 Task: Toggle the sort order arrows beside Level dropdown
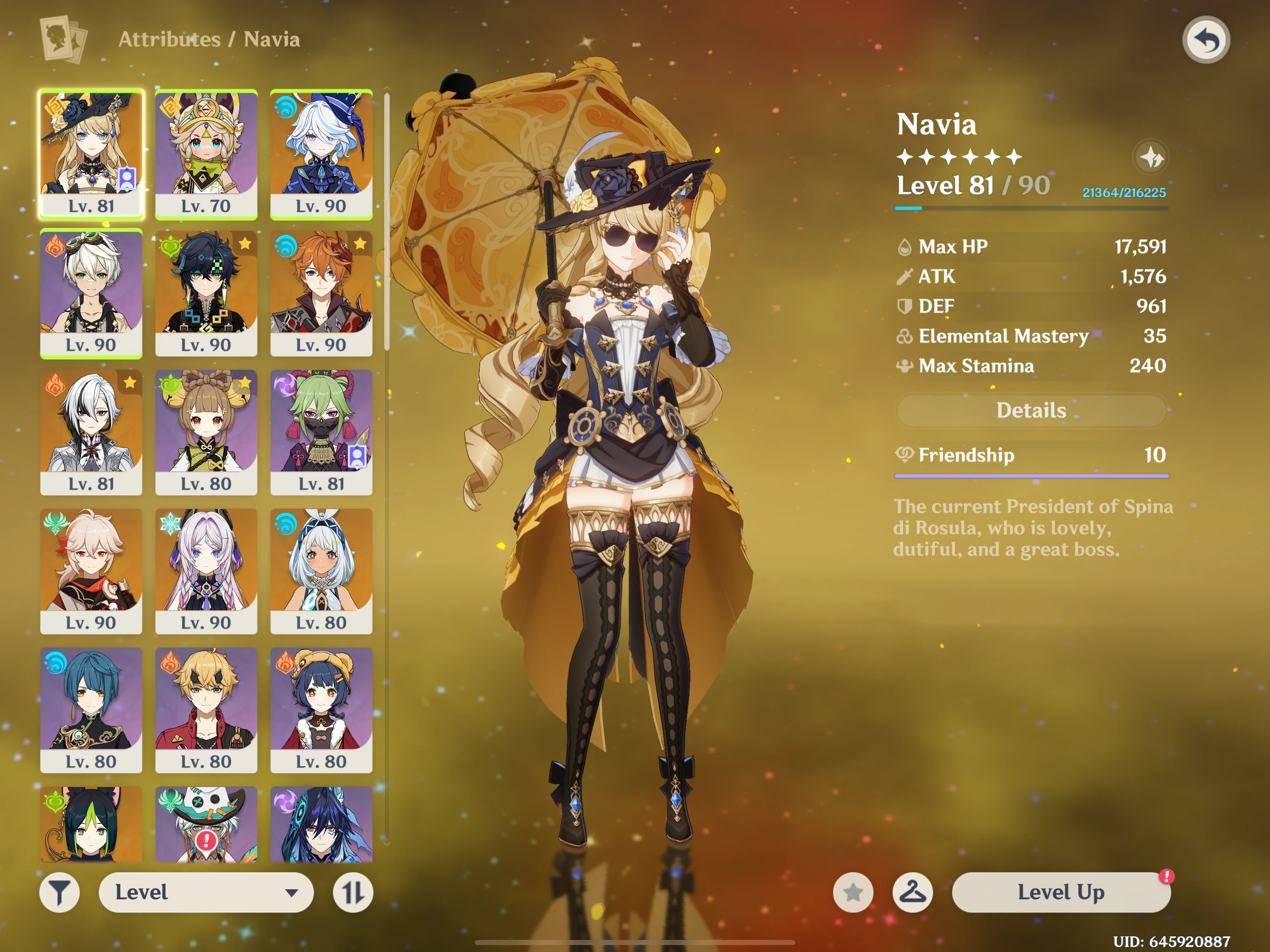click(x=353, y=892)
